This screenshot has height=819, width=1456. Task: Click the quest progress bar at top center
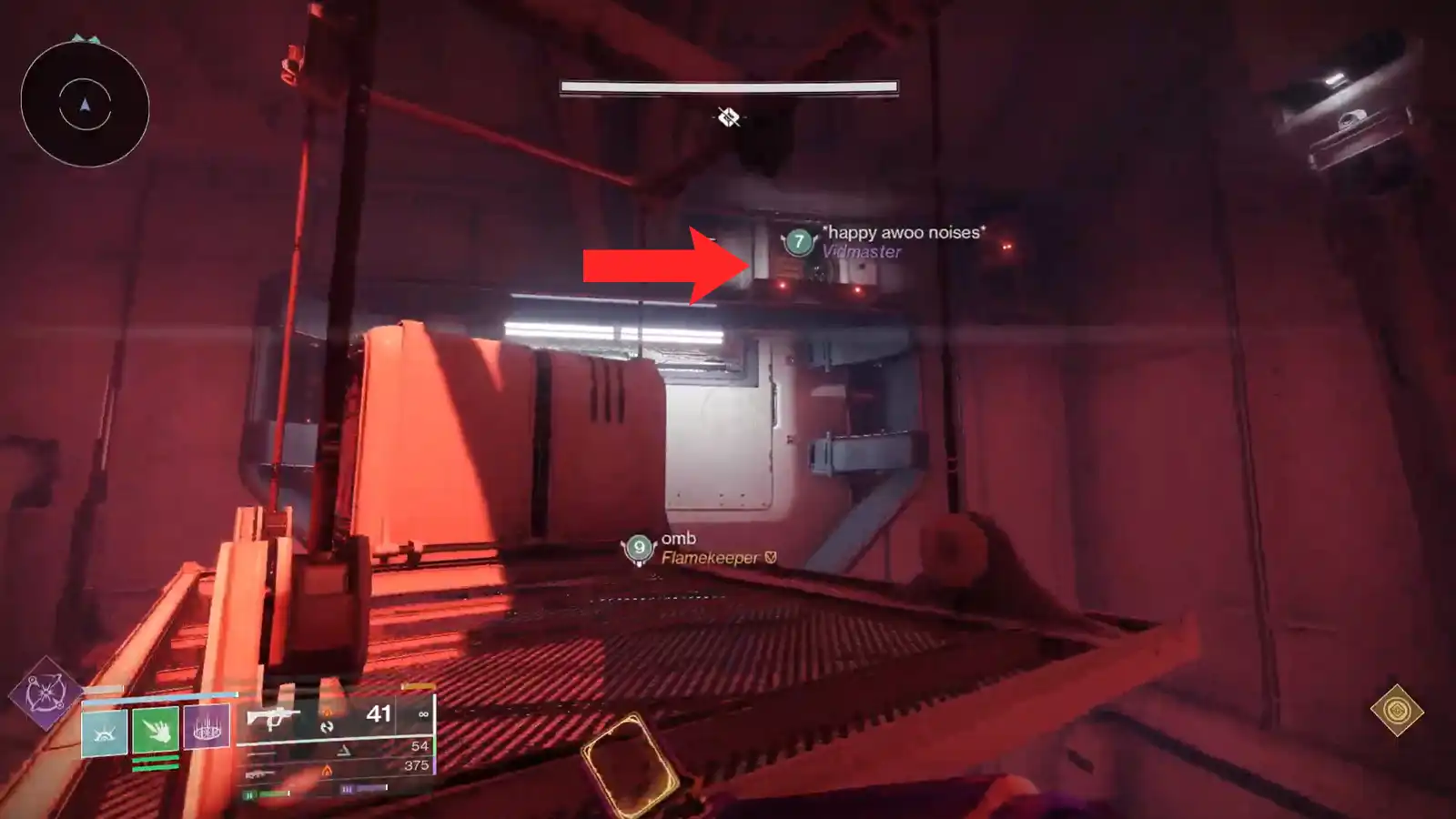coord(728,85)
